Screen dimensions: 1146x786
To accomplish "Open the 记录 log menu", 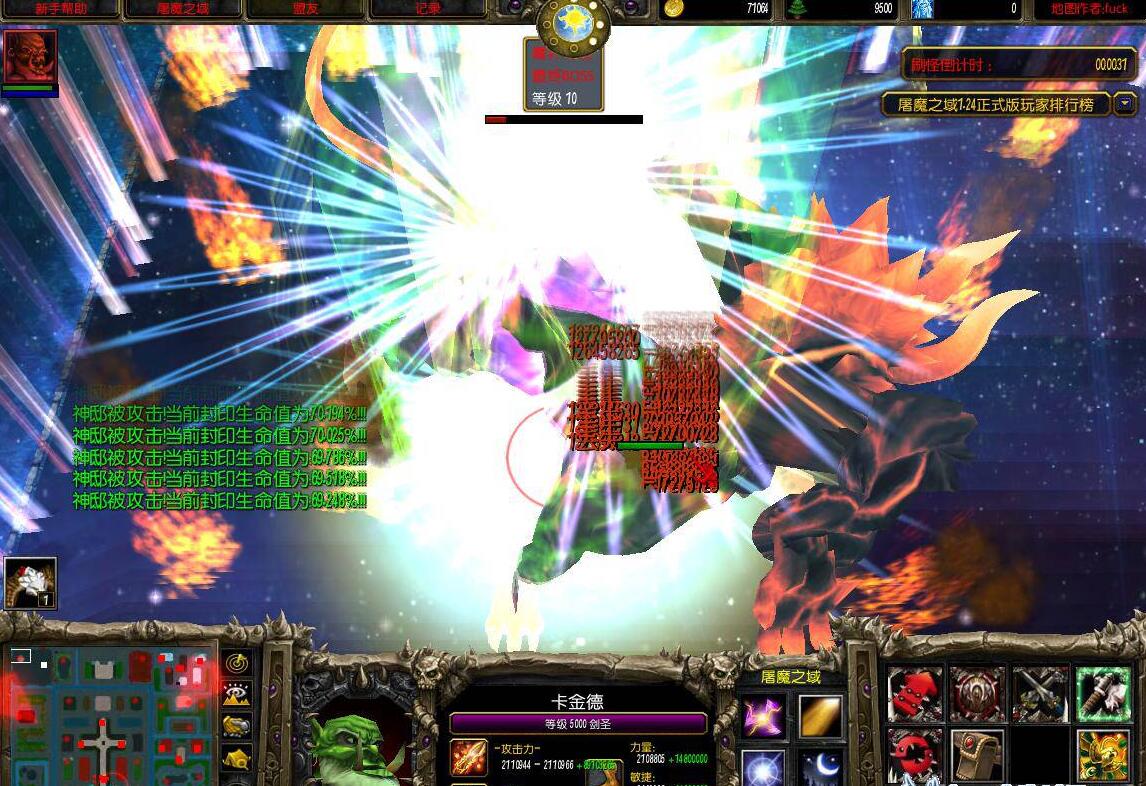I will click(428, 9).
